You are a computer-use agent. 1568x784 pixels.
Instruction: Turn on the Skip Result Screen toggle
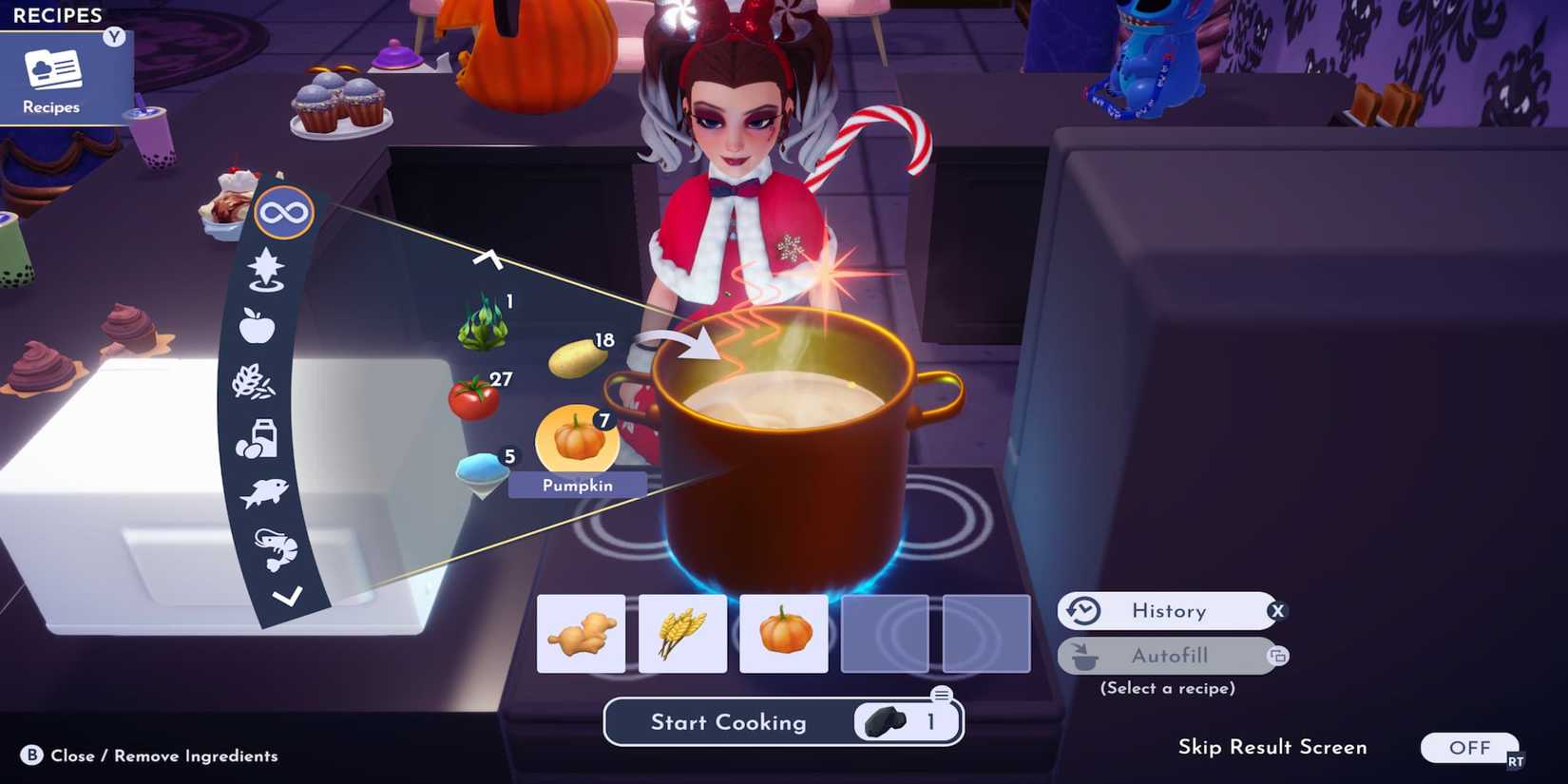click(x=1469, y=748)
